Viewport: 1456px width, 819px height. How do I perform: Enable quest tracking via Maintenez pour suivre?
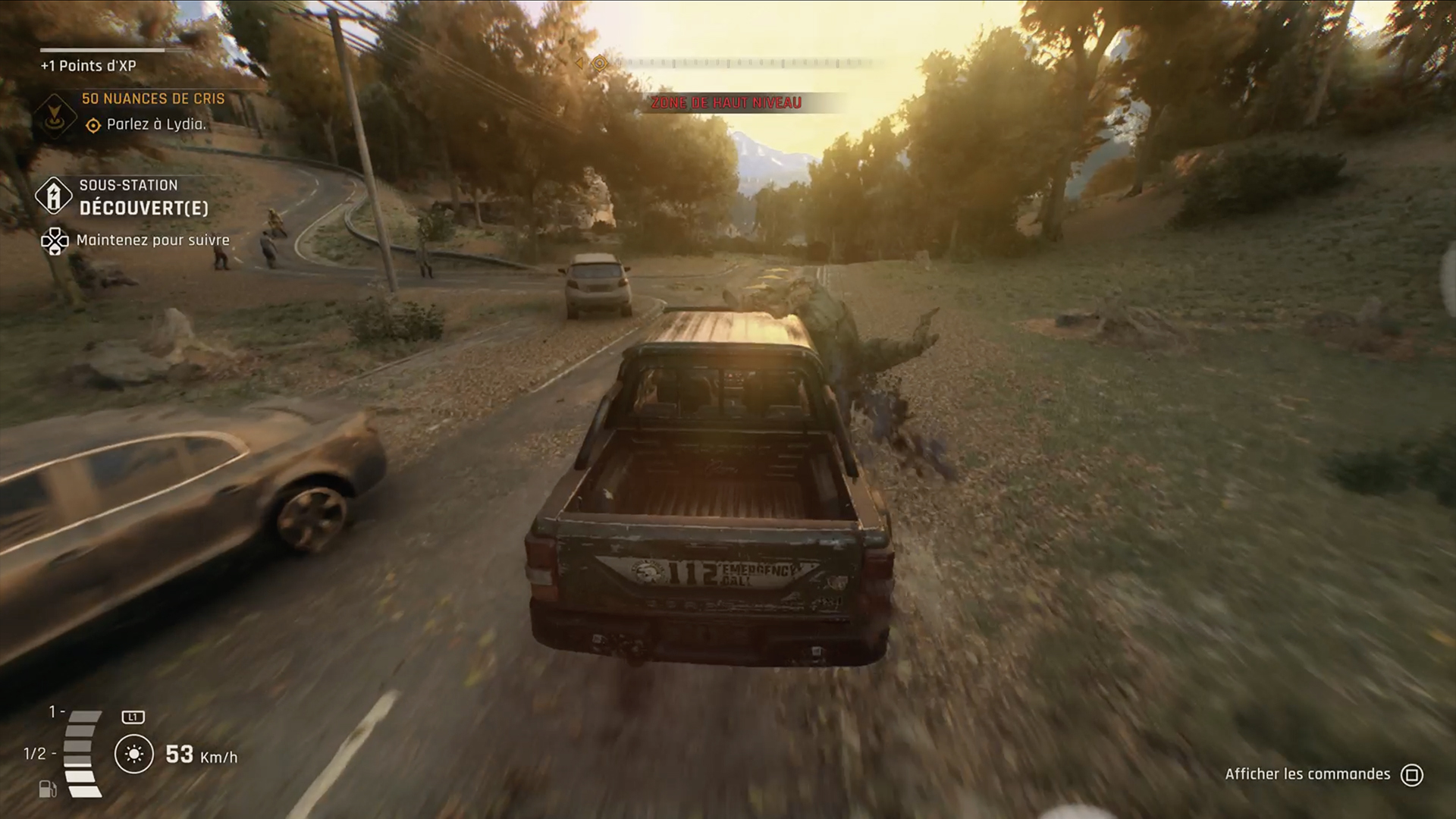pyautogui.click(x=57, y=240)
